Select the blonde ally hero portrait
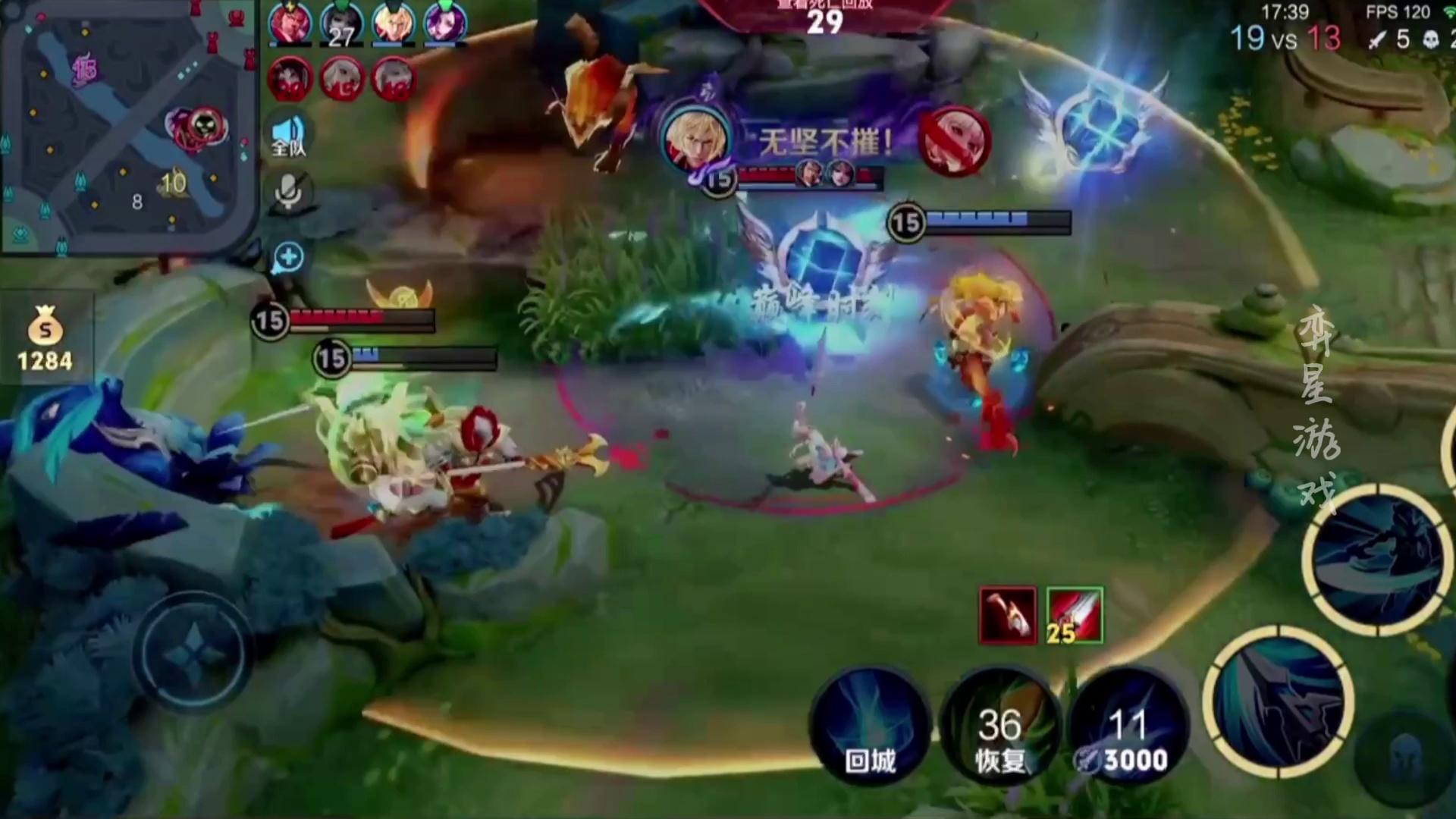This screenshot has width=1456, height=819. coord(393,23)
